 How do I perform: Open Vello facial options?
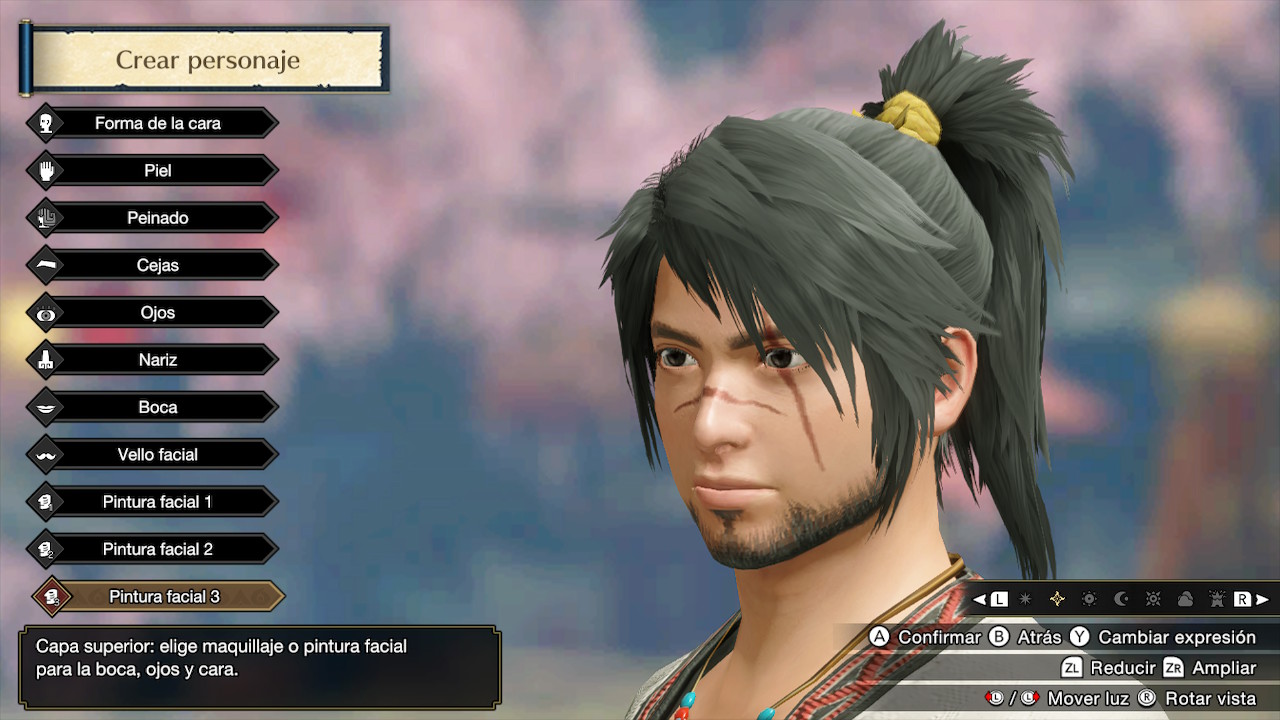point(157,455)
